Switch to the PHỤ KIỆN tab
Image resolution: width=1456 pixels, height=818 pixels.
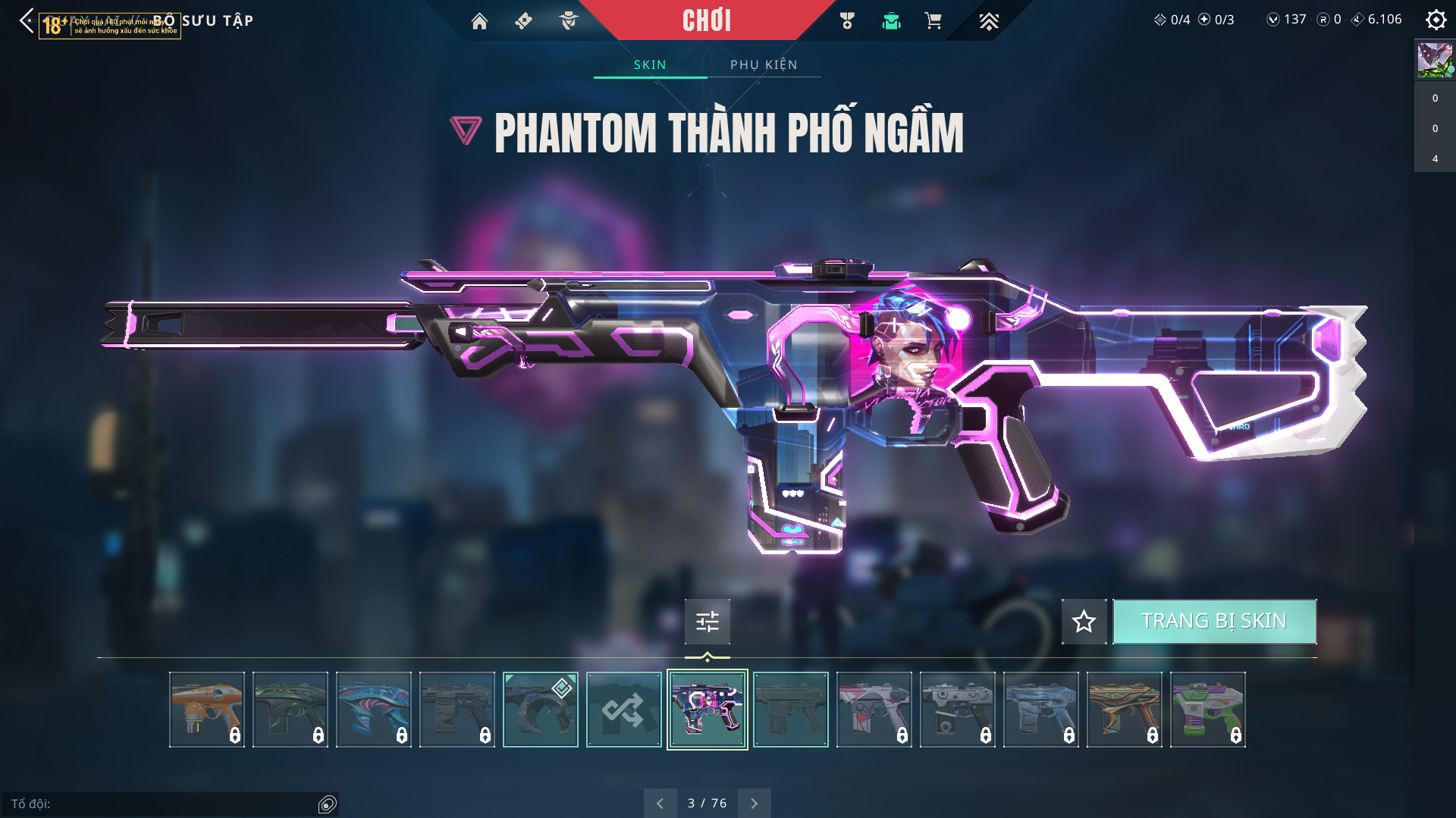click(764, 65)
